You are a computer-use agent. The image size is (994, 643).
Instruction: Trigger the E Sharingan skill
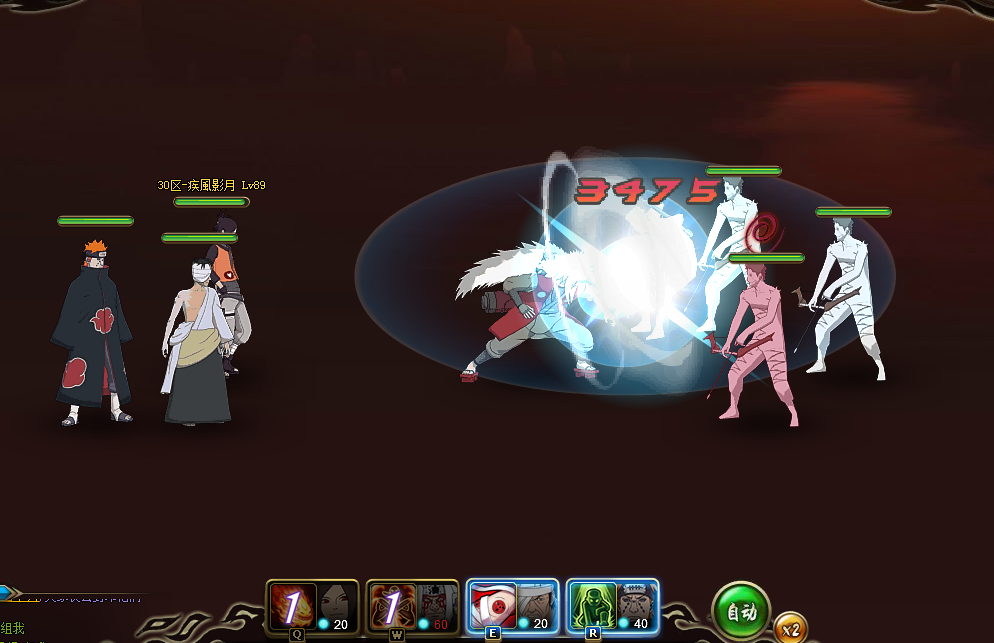tap(493, 606)
